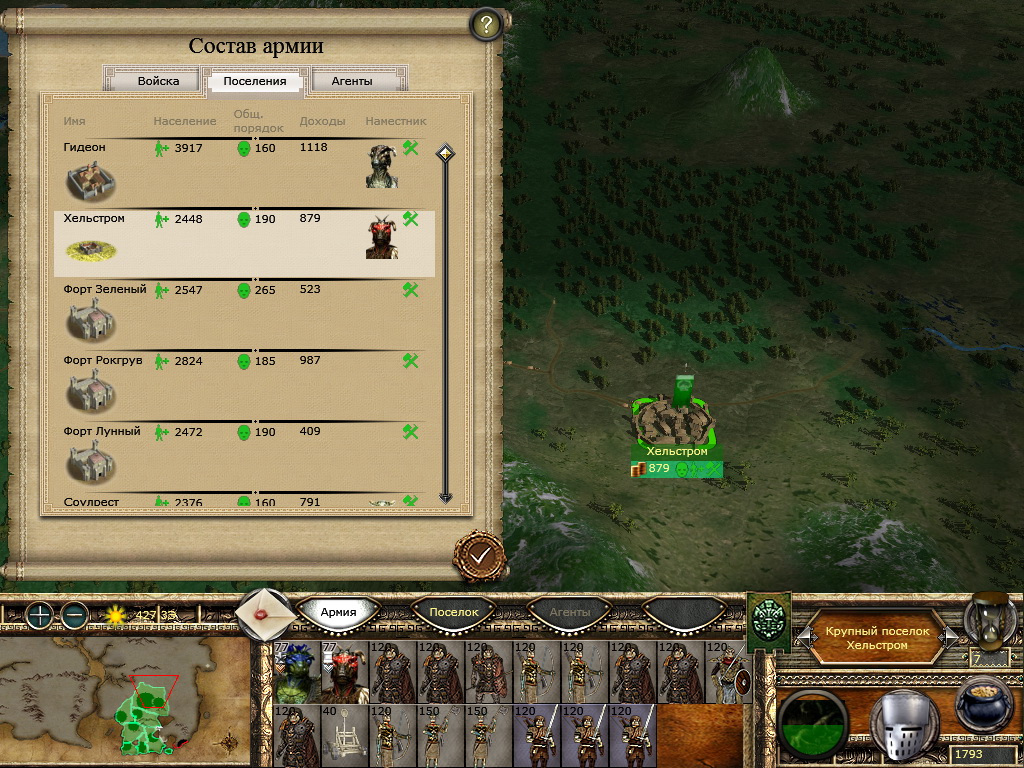Zoom out the minimap with minus button

[x=73, y=615]
